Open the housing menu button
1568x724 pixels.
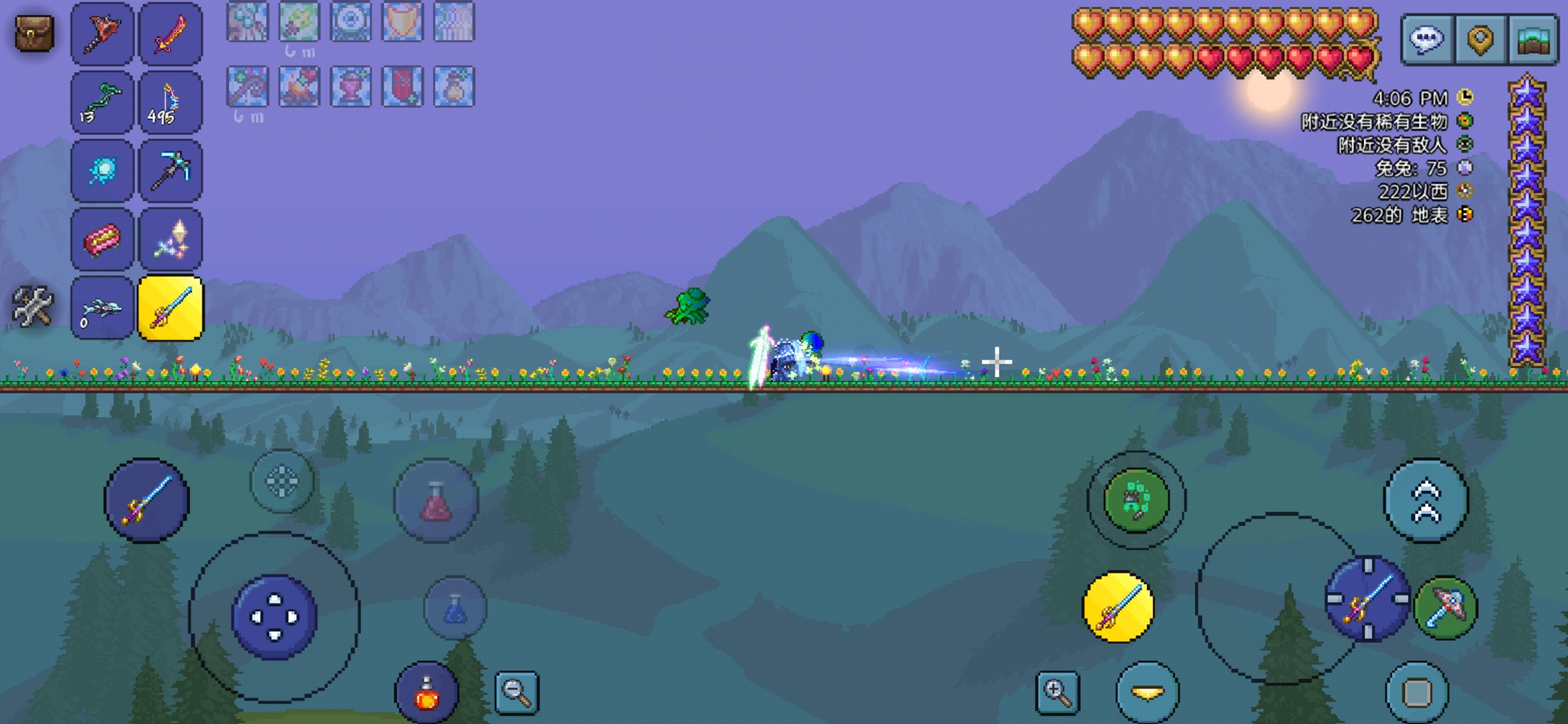(x=1532, y=40)
